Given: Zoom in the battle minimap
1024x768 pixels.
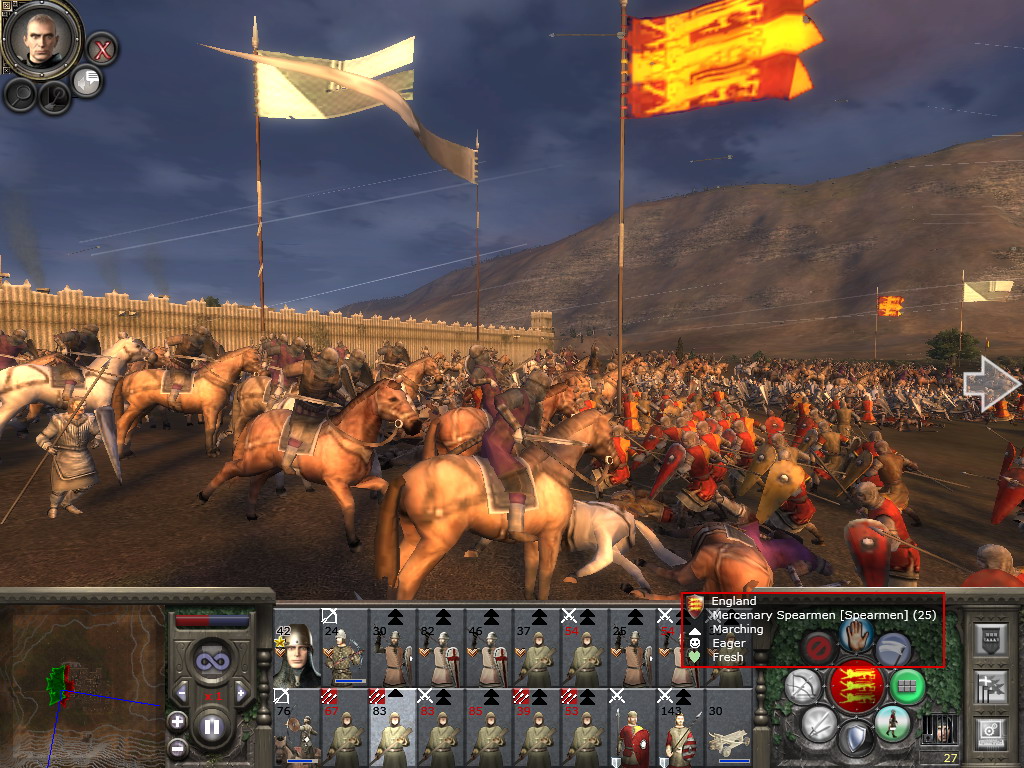Looking at the screenshot, I should point(177,721).
